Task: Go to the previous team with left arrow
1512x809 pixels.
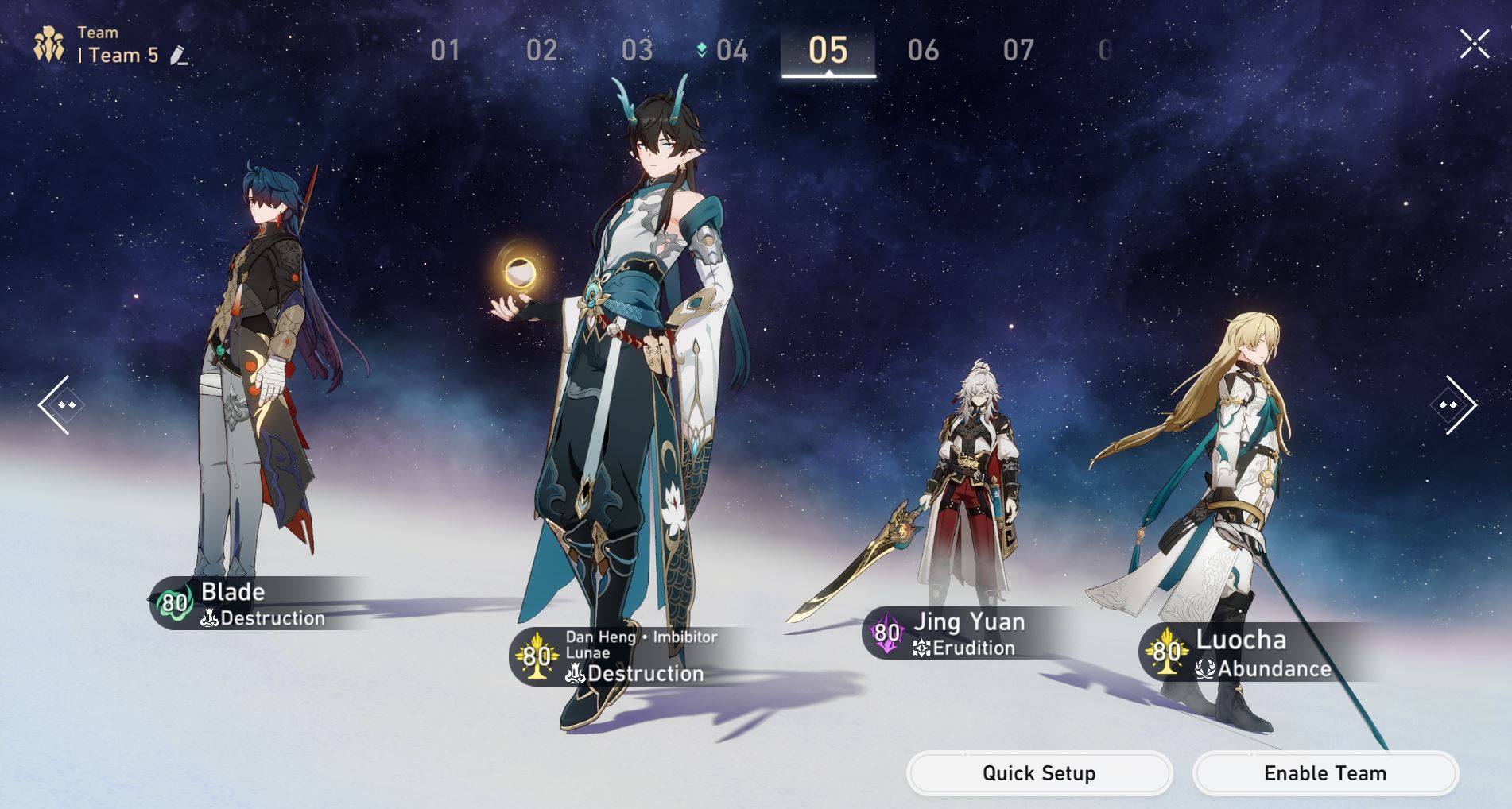Action: 57,405
